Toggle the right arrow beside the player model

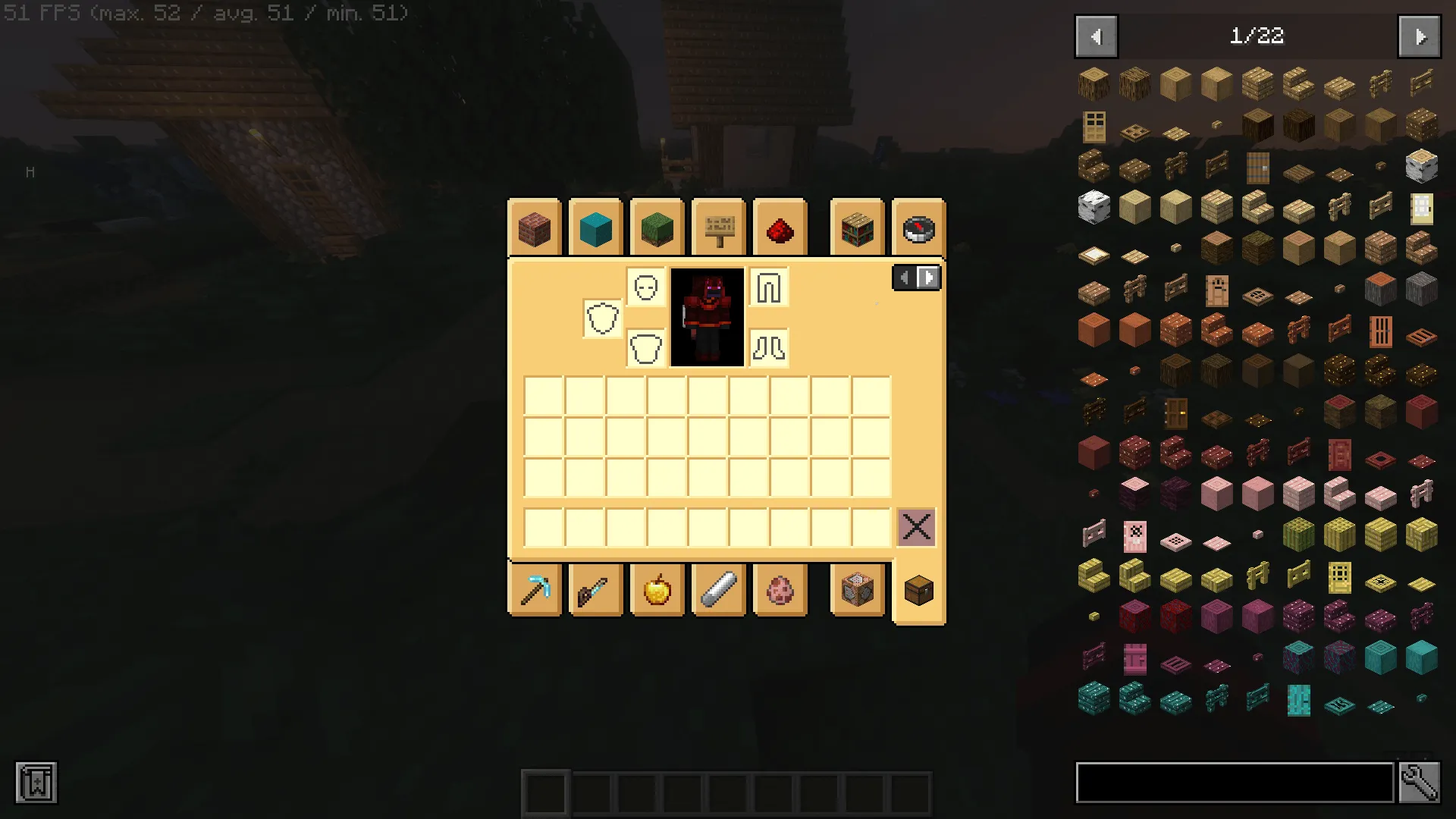click(x=928, y=278)
